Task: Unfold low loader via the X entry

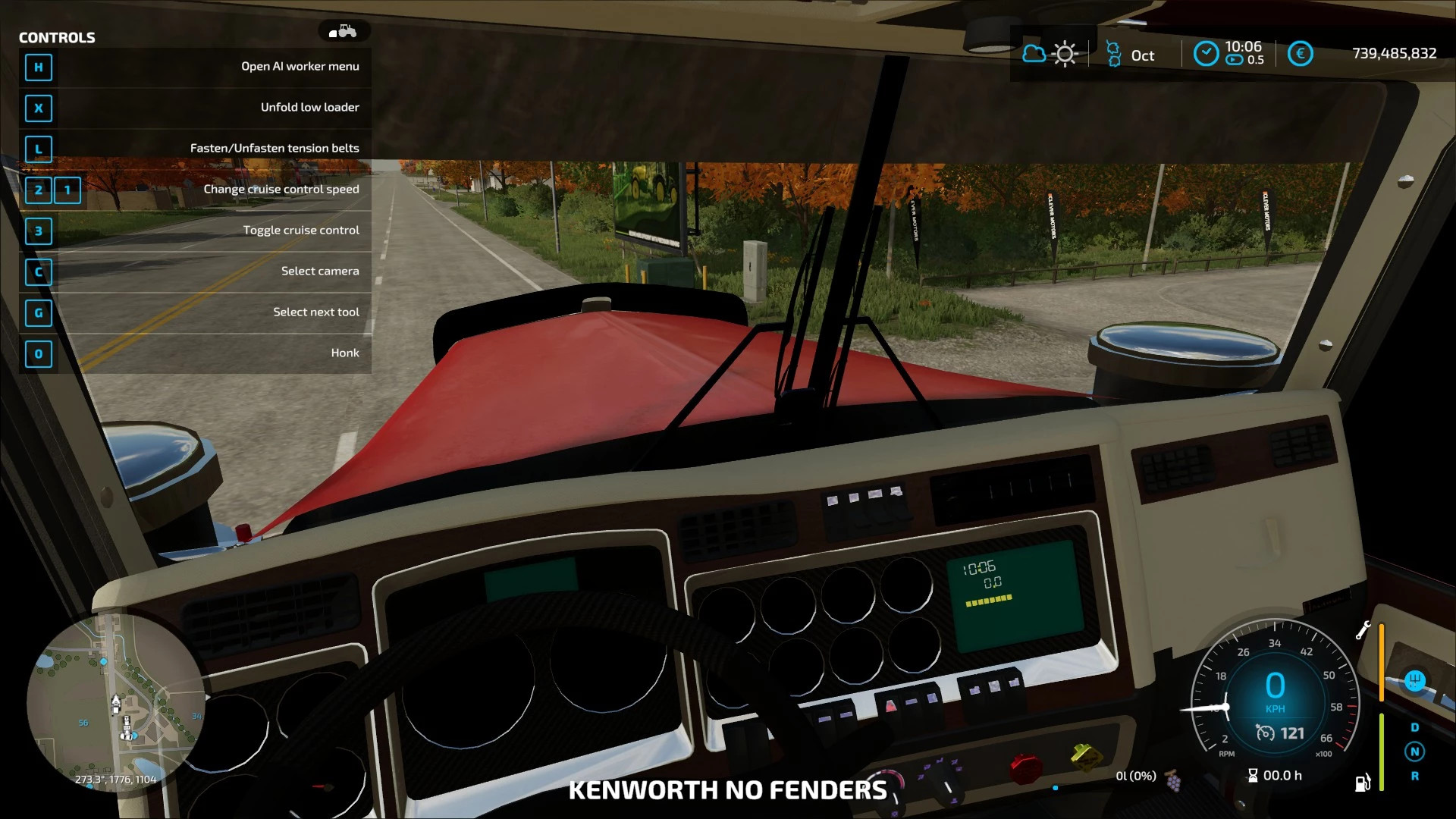Action: pos(39,108)
